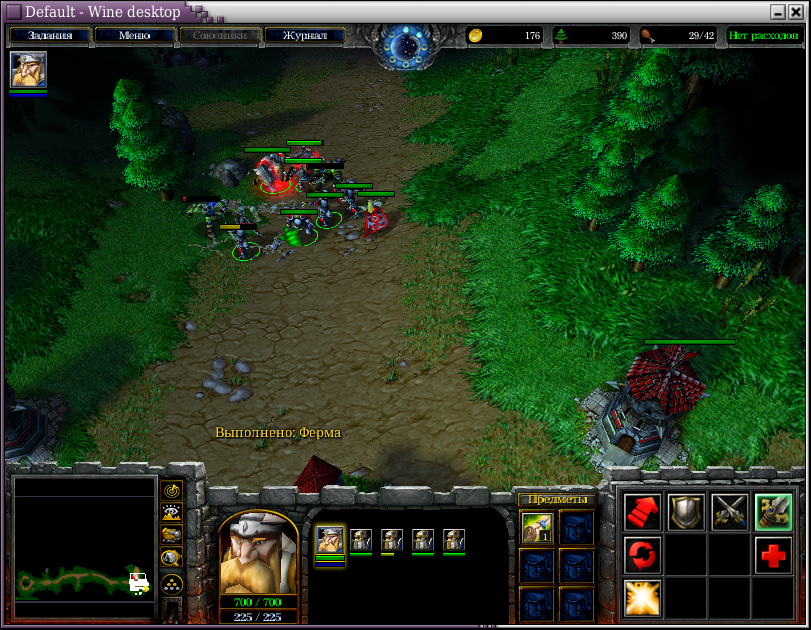Open the Меню button
The width and height of the screenshot is (811, 630).
[134, 36]
